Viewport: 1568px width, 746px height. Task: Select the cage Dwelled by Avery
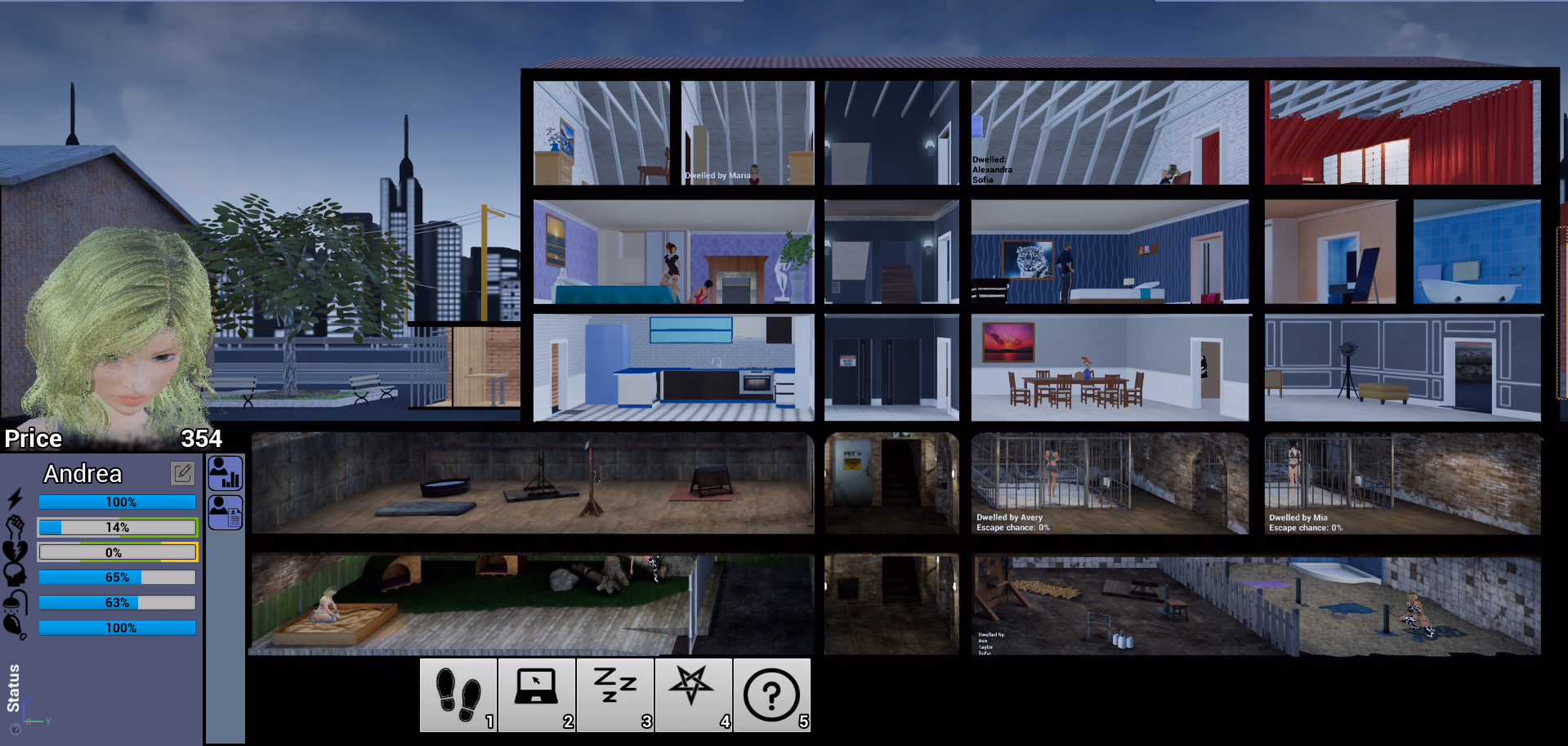click(1109, 484)
